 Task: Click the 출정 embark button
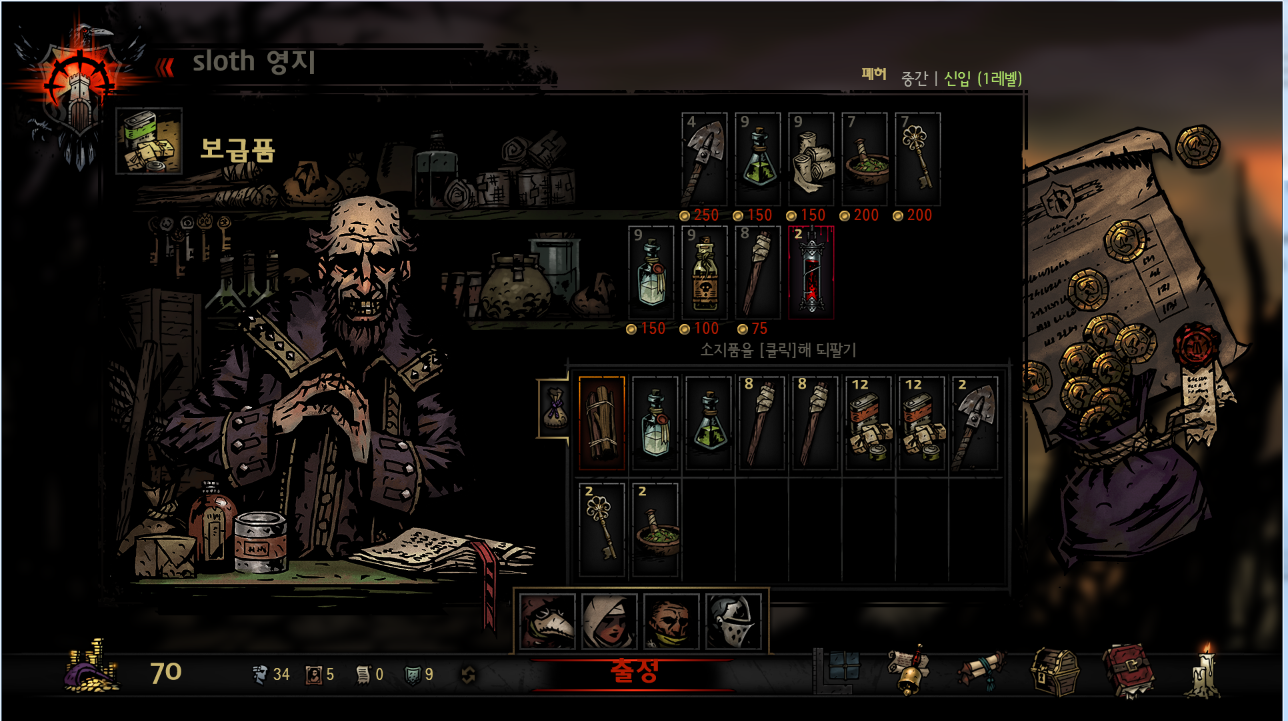tap(634, 672)
